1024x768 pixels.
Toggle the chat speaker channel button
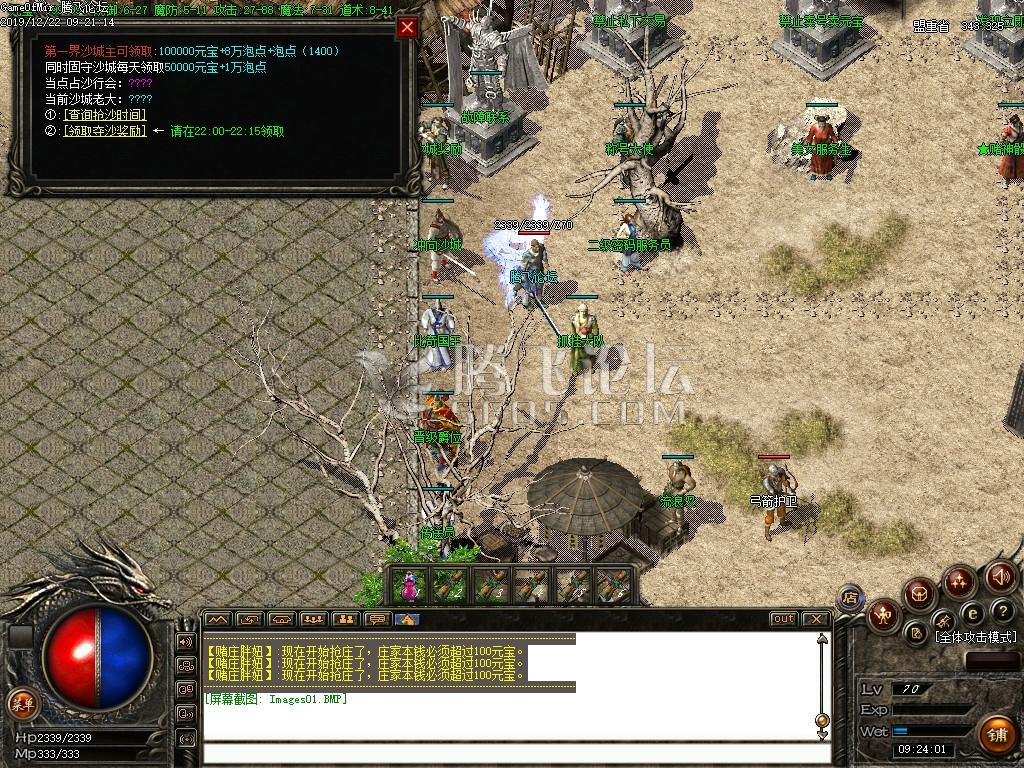(x=186, y=642)
